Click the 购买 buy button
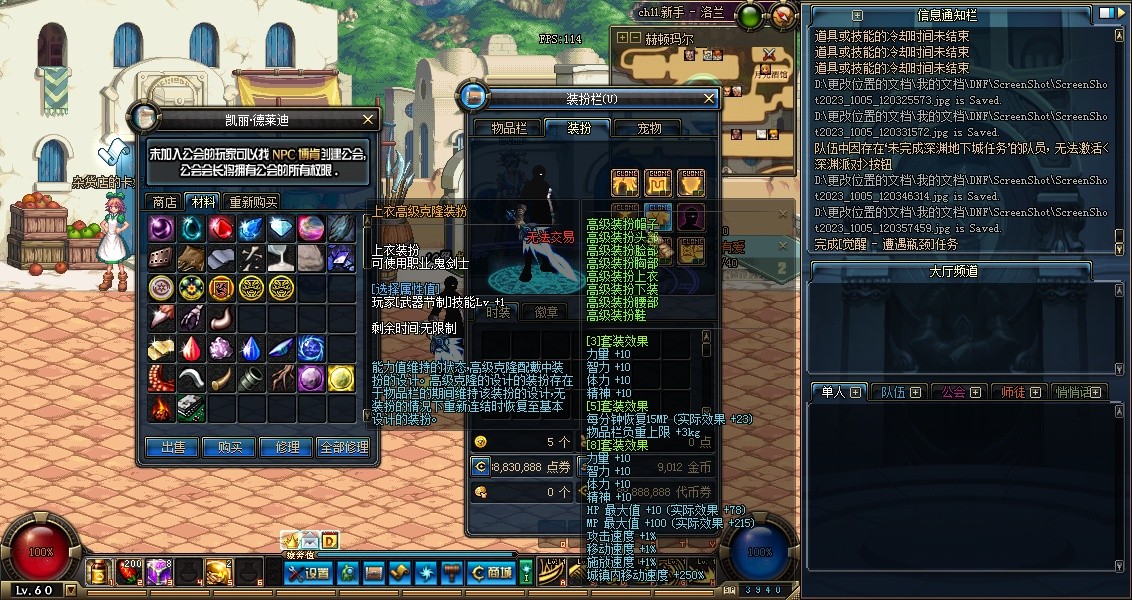Image resolution: width=1132 pixels, height=600 pixels. click(229, 447)
